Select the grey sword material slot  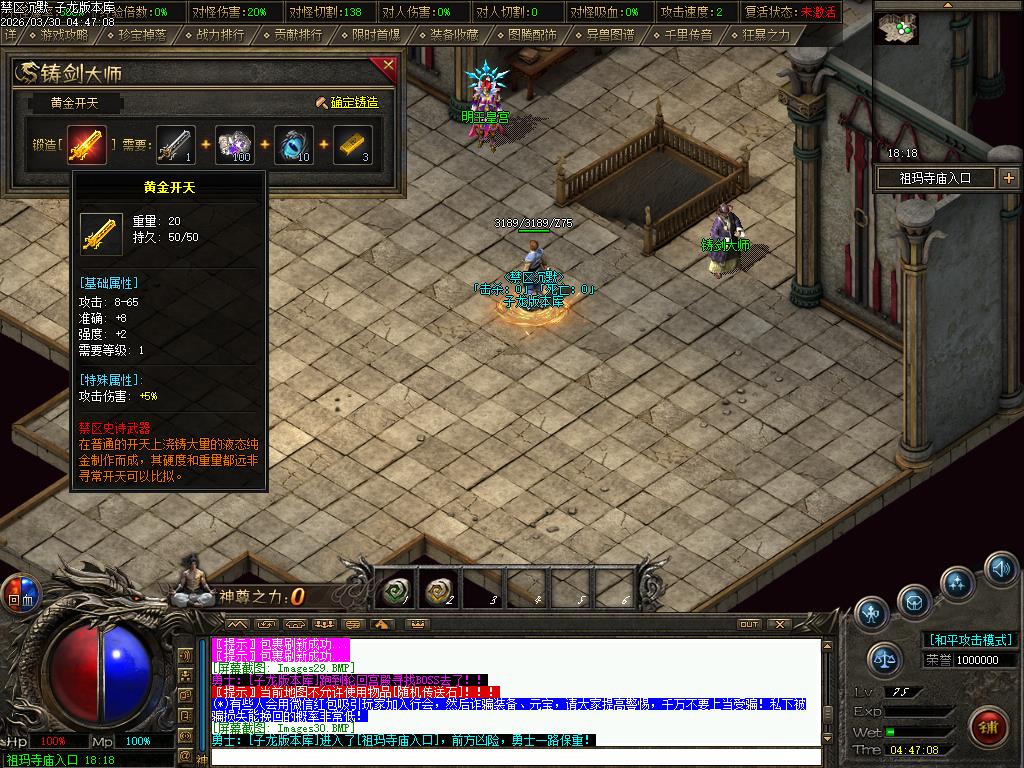175,144
